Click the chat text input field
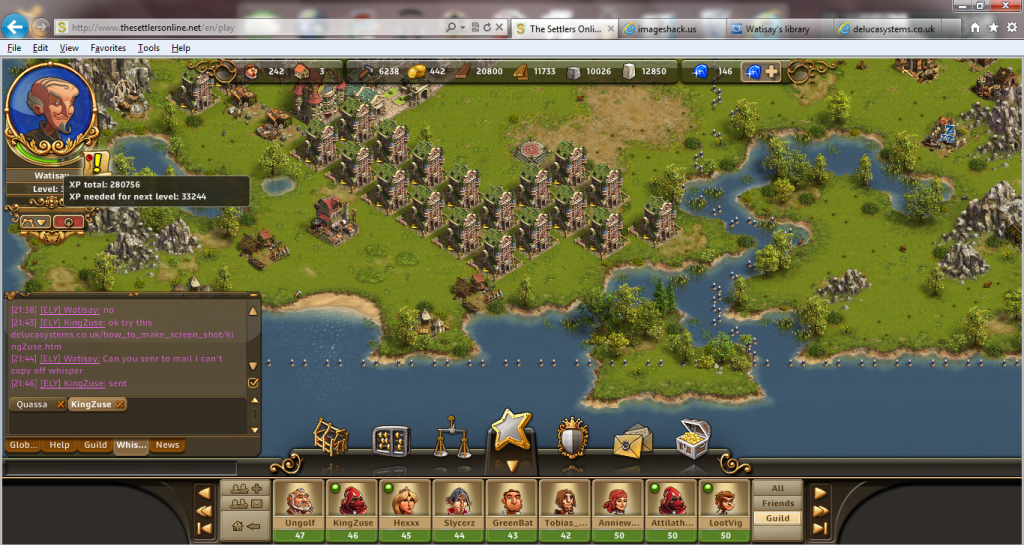This screenshot has width=1024, height=545. 120,467
